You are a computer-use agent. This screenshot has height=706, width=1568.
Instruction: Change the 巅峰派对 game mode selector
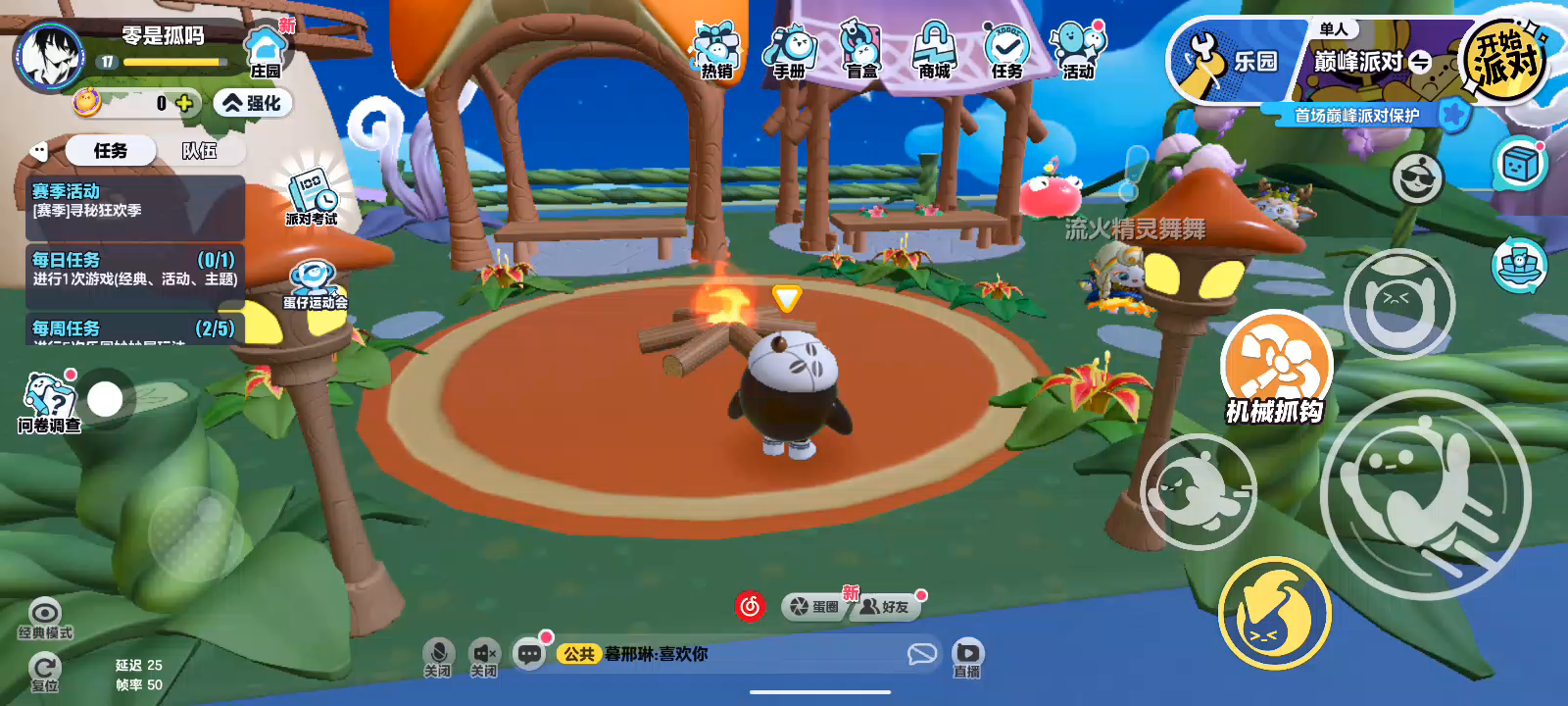[1372, 62]
